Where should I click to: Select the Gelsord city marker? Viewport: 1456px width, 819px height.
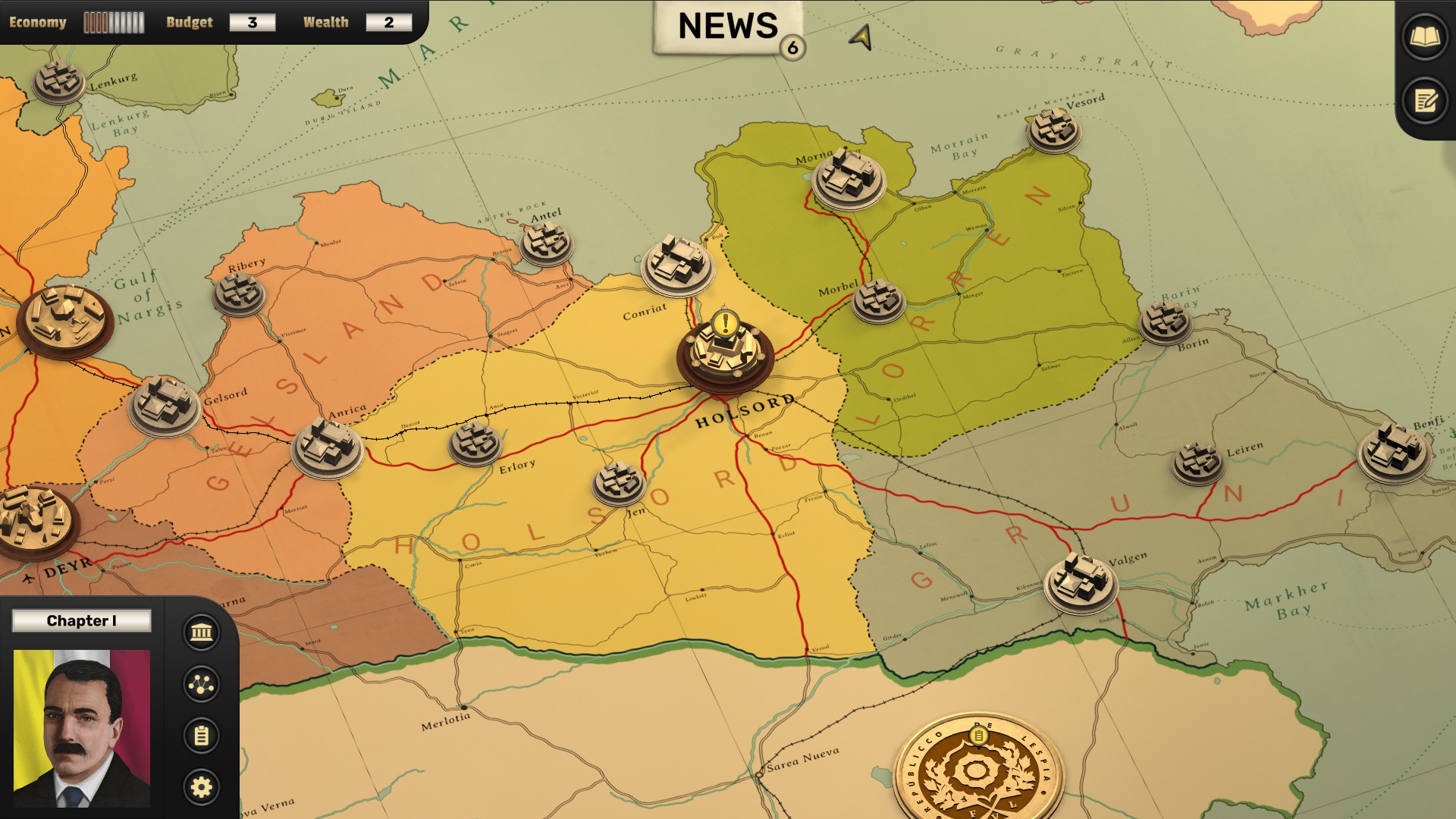pos(165,406)
